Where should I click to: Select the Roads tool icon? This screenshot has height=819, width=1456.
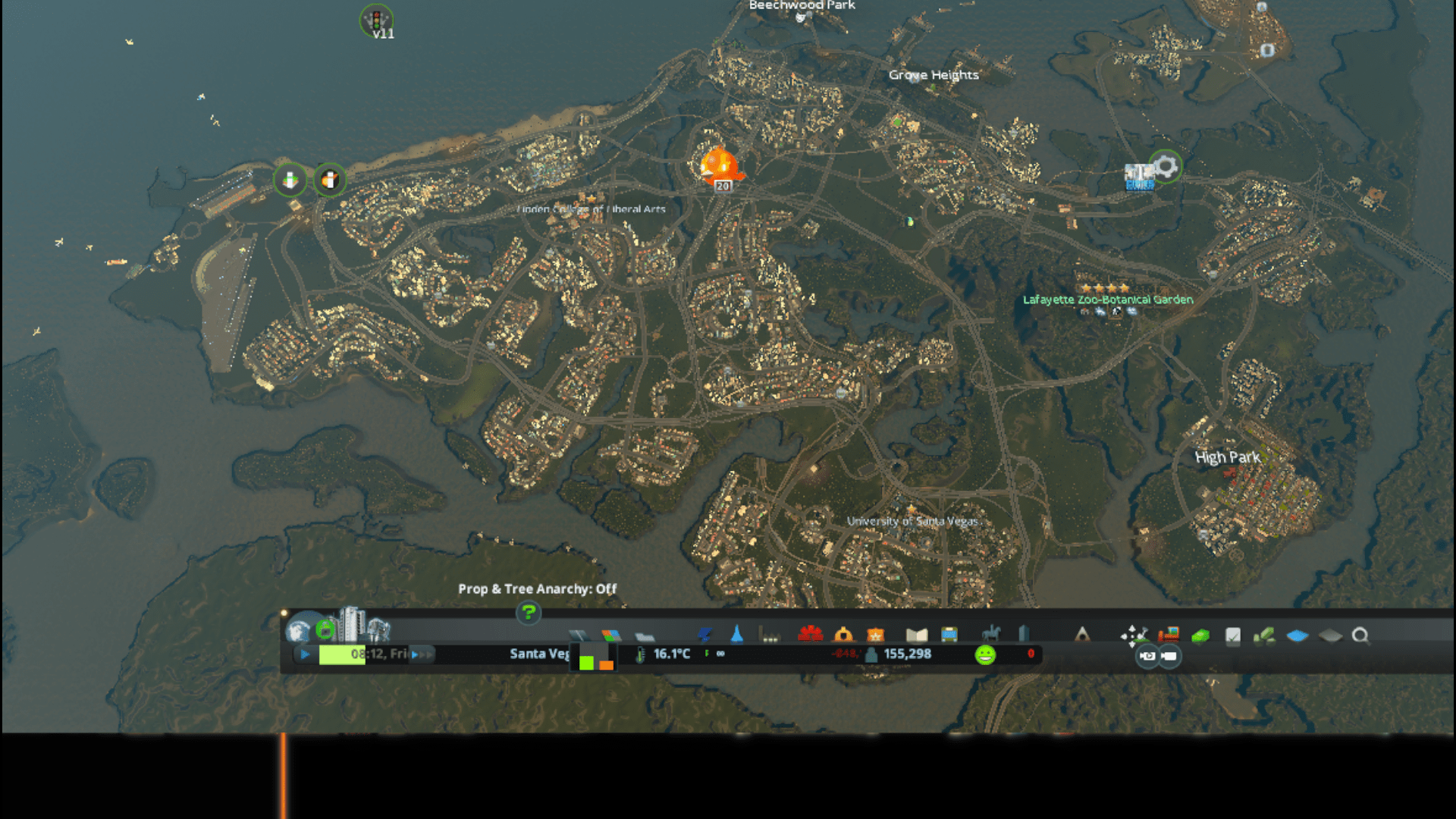579,635
